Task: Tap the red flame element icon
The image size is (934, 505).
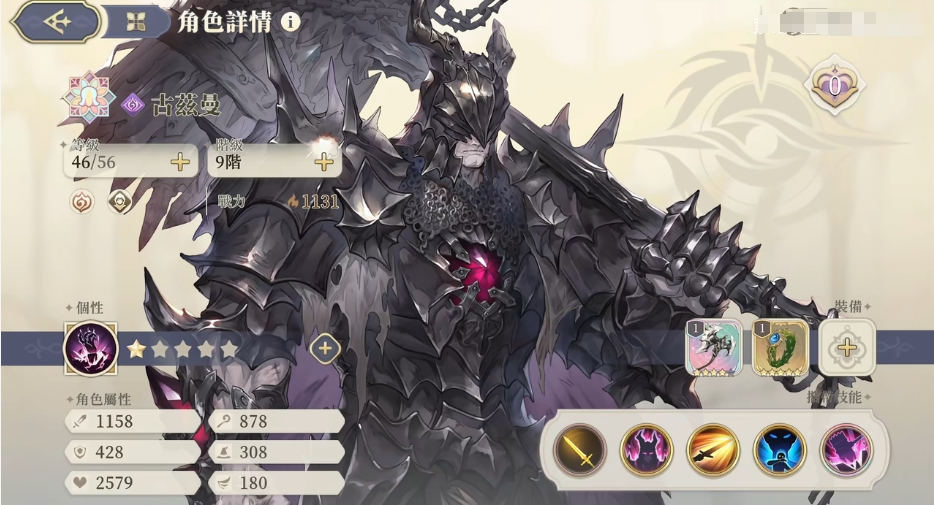Action: point(80,201)
